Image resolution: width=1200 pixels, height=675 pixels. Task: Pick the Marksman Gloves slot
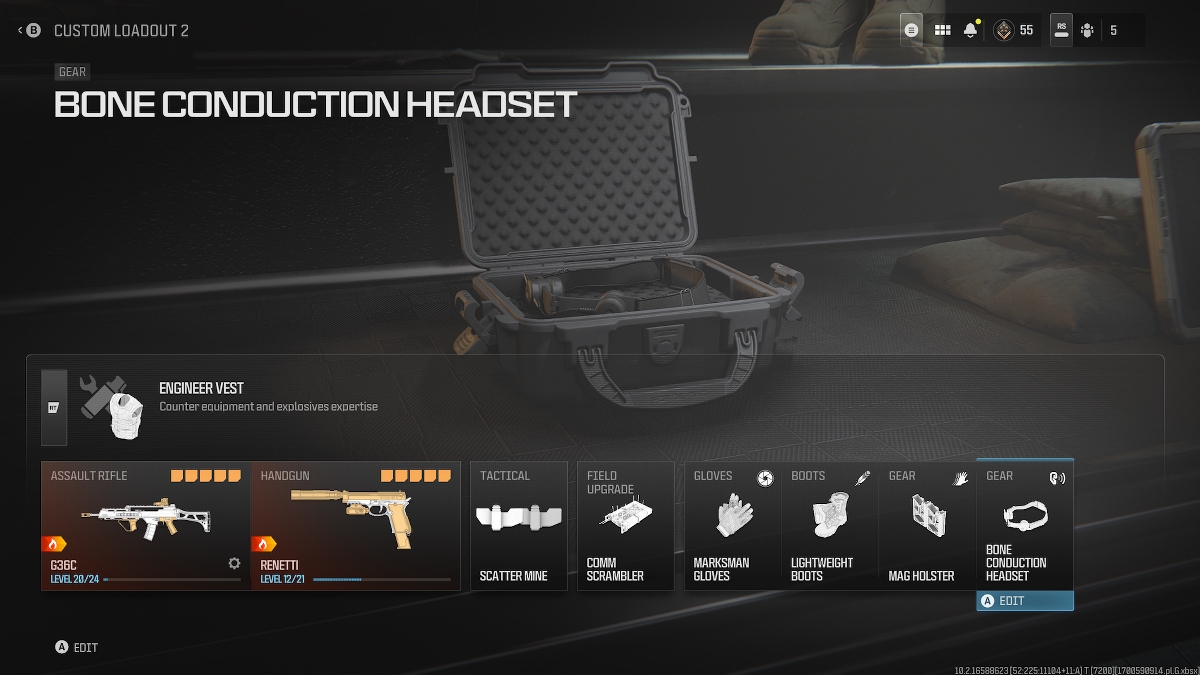732,525
